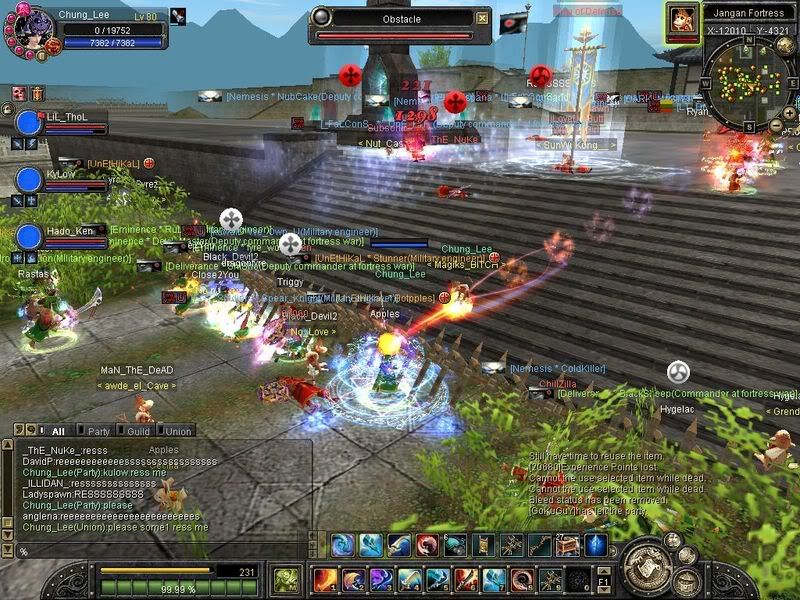800x600 pixels.
Task: Open the Union chat tab
Action: point(178,431)
